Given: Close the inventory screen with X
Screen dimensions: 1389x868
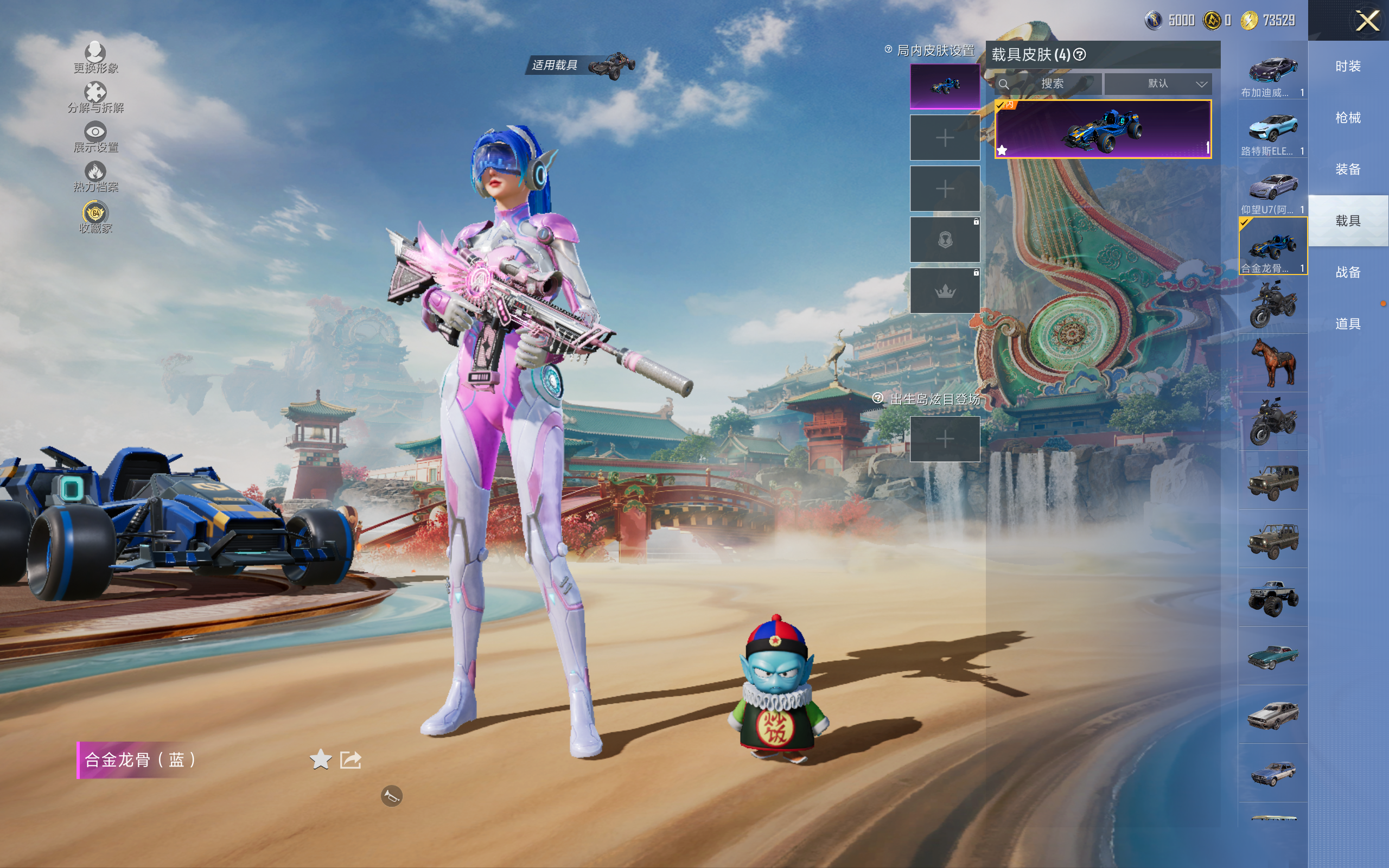Looking at the screenshot, I should [x=1367, y=21].
